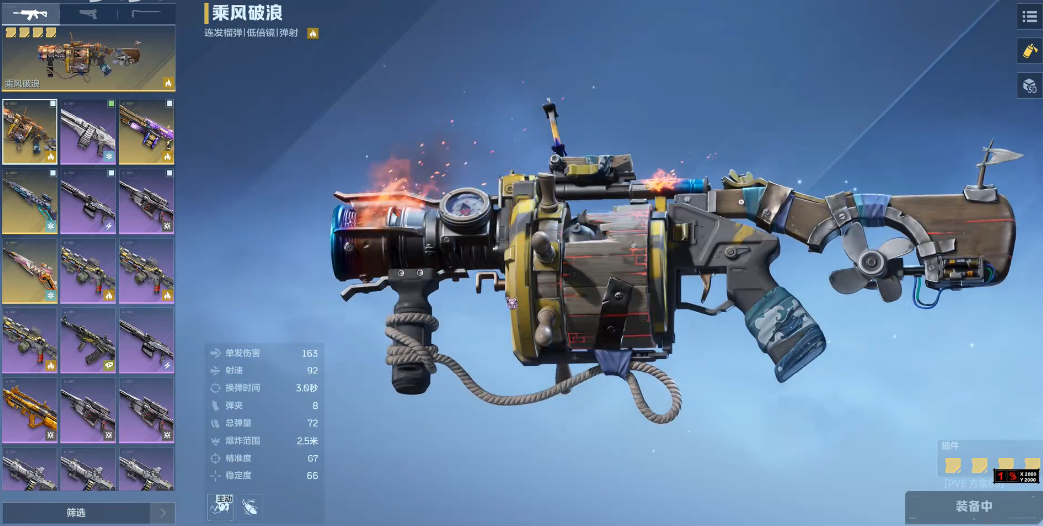Screen dimensions: 1043x526
Task: Select the grenade projectile skill icon
Action: tap(250, 507)
